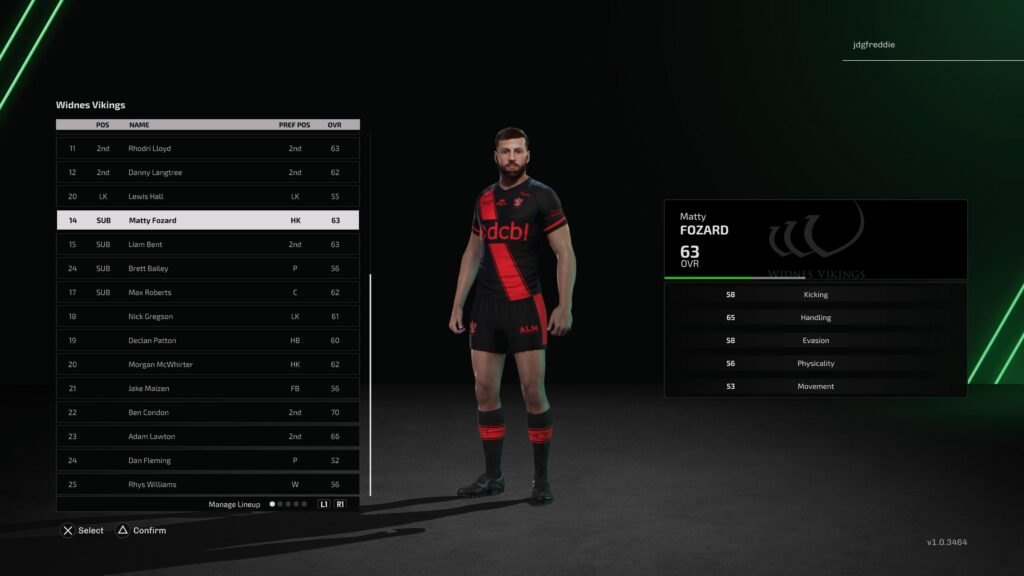The image size is (1024, 576).
Task: Choose Brett Bailey from the bench
Action: tap(207, 268)
